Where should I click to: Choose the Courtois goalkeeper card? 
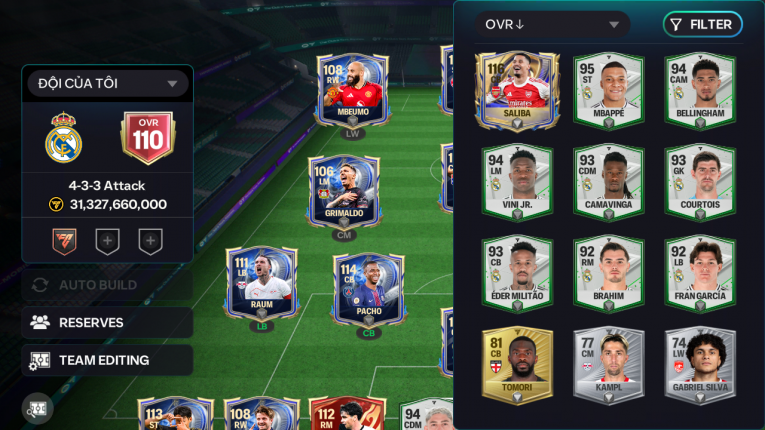[x=700, y=182]
